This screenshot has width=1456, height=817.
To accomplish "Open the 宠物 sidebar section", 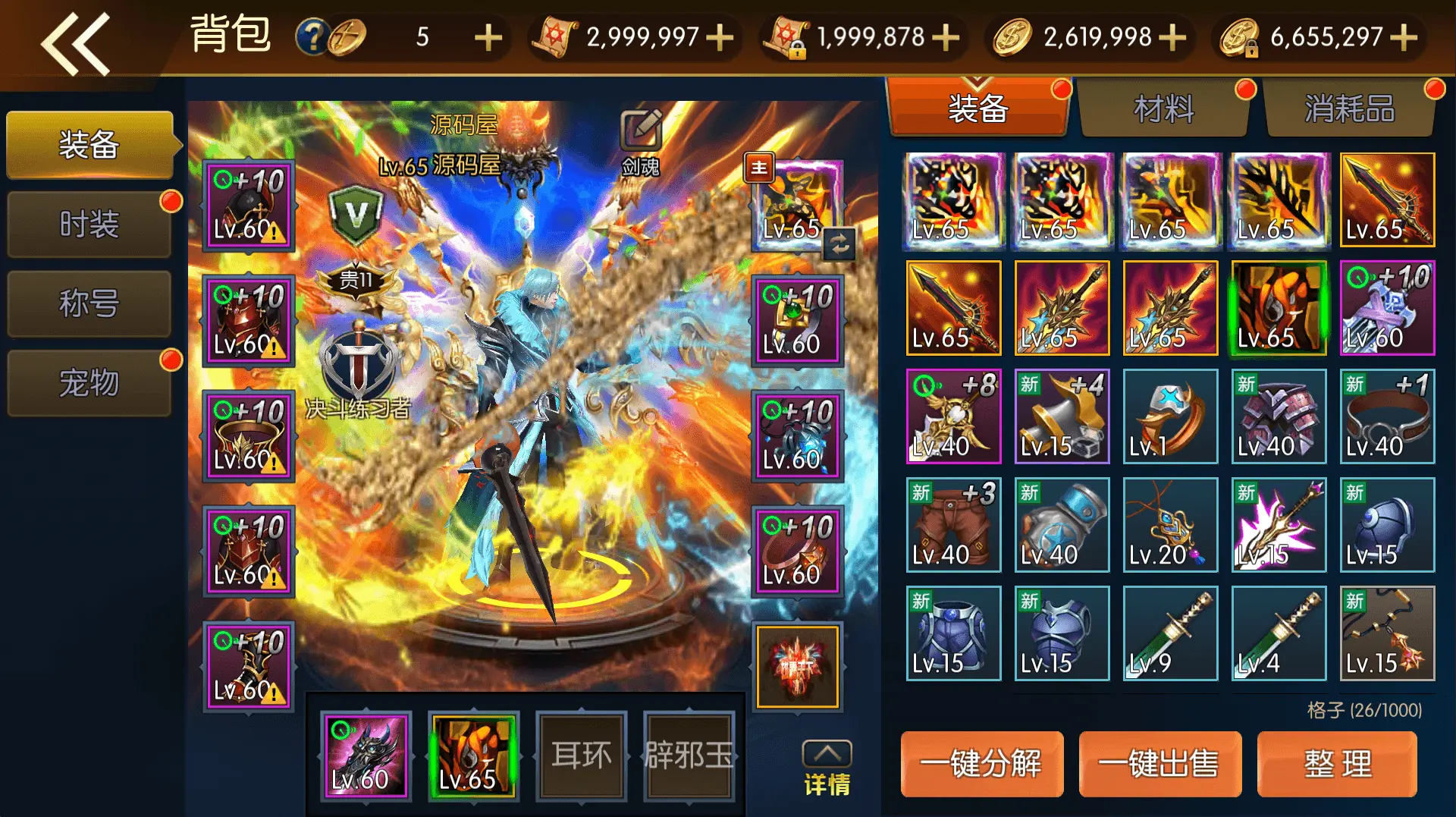I will pyautogui.click(x=89, y=384).
